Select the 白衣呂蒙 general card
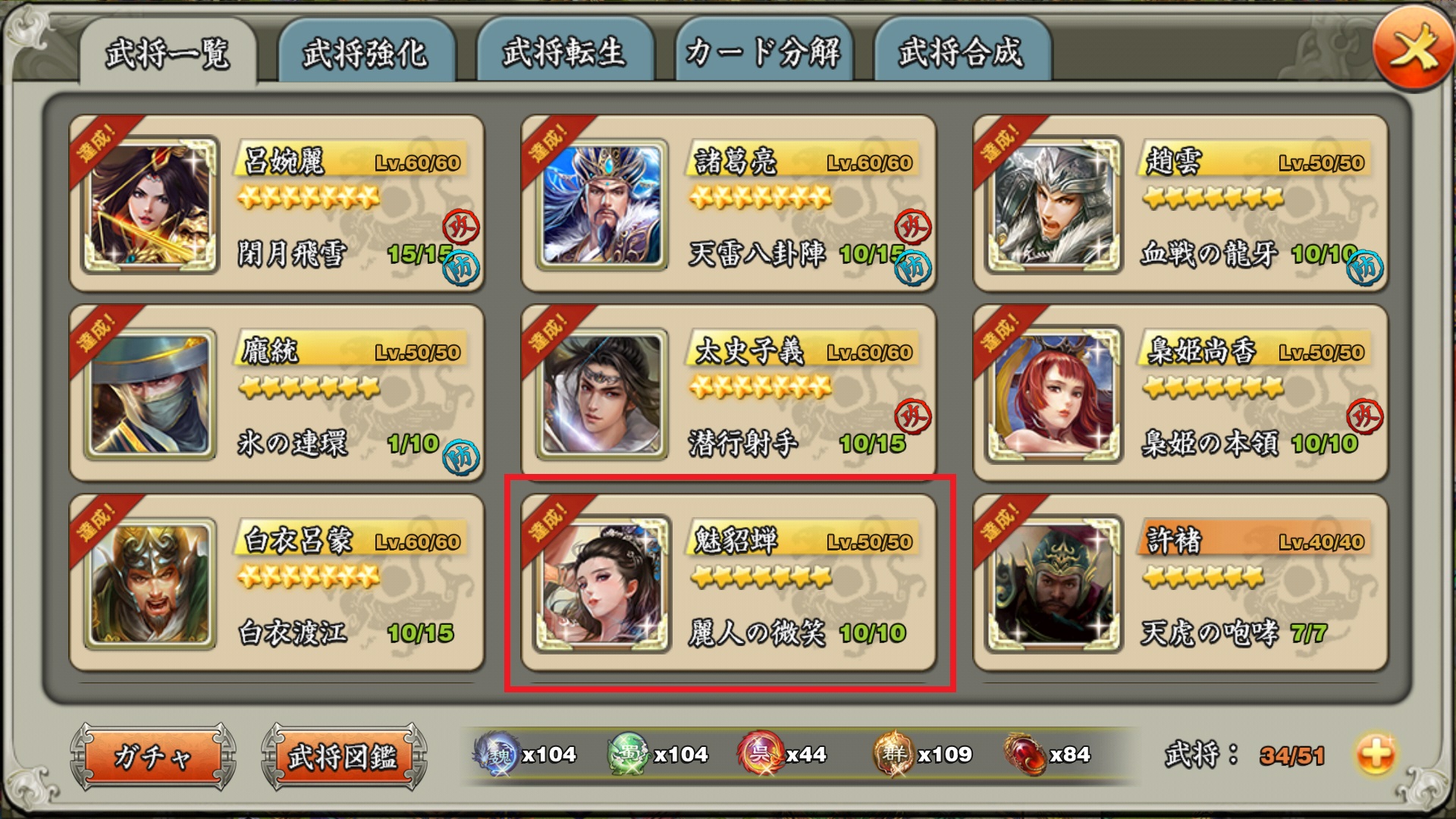1456x819 pixels. pos(277,582)
